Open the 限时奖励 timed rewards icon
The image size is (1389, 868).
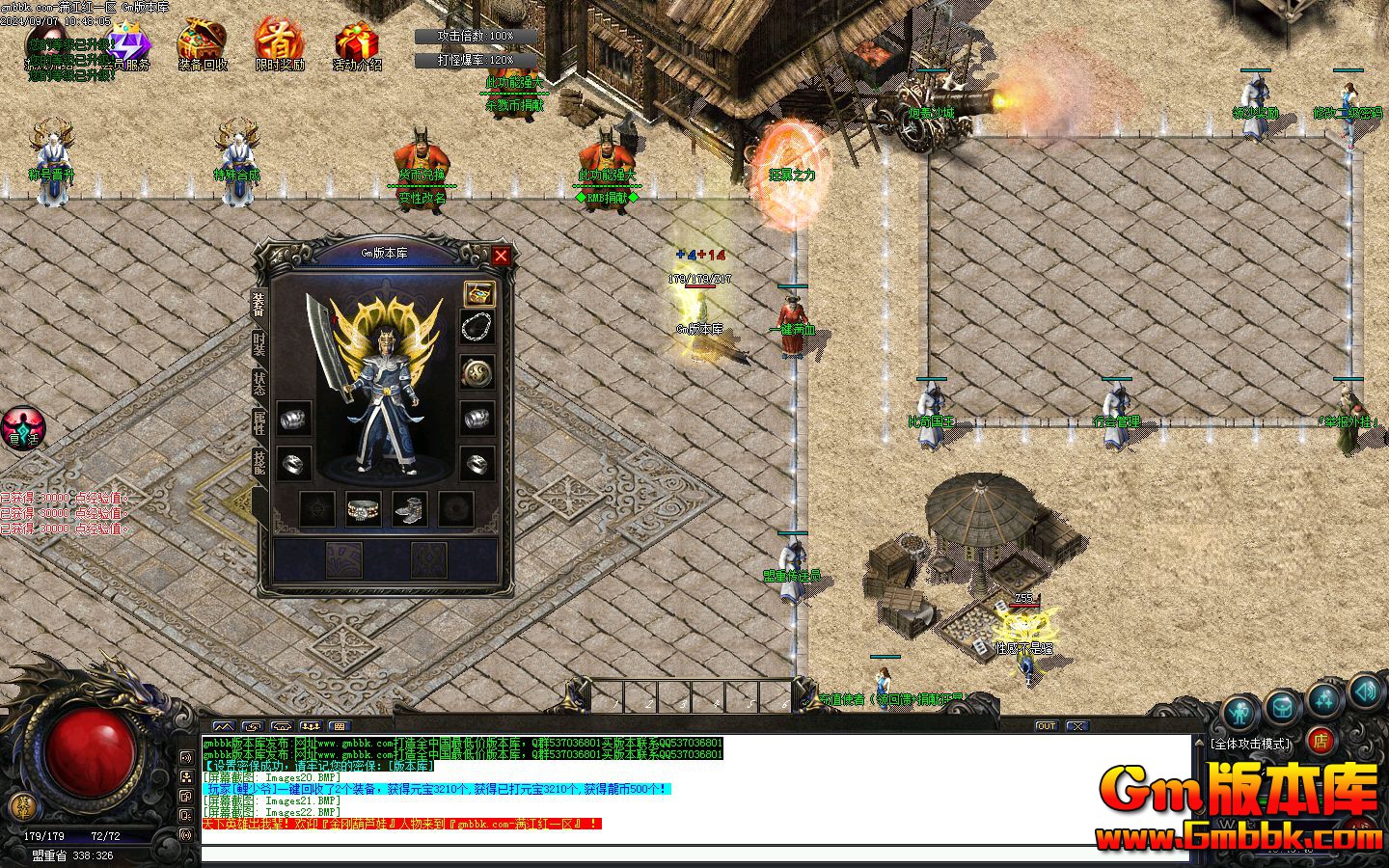click(280, 44)
